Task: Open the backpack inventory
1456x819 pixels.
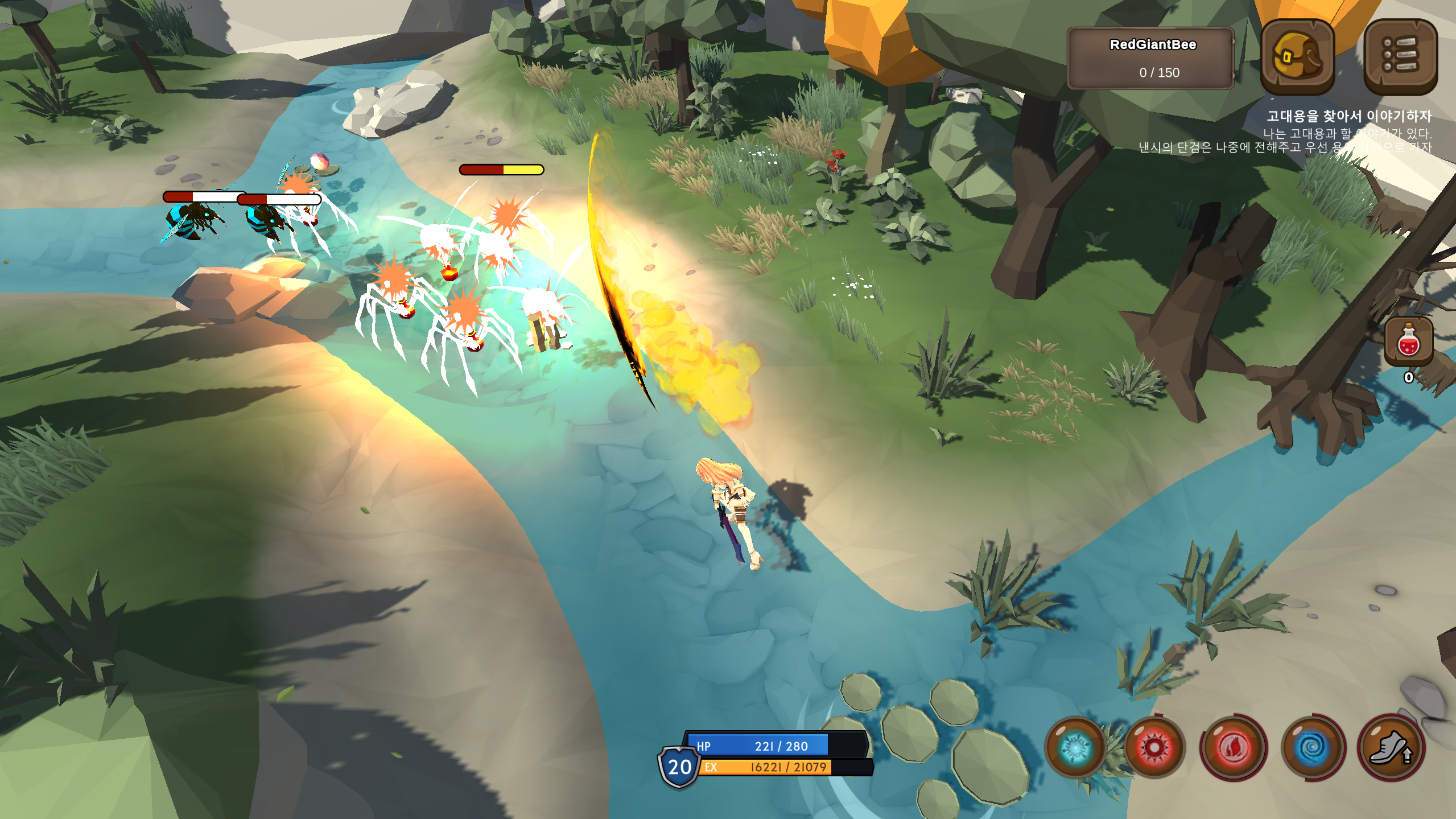Action: tap(1297, 56)
